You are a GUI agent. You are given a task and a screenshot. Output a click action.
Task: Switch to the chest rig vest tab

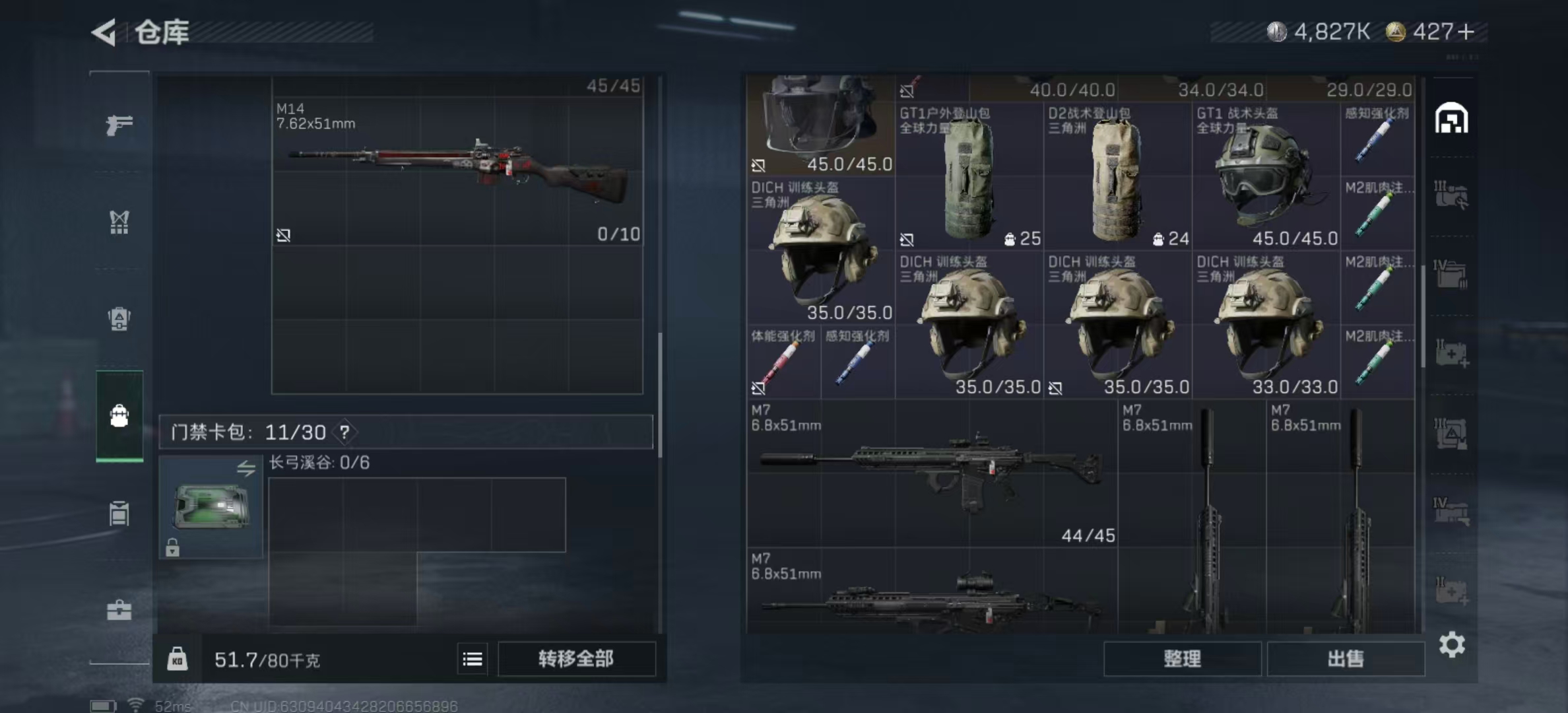tap(119, 222)
